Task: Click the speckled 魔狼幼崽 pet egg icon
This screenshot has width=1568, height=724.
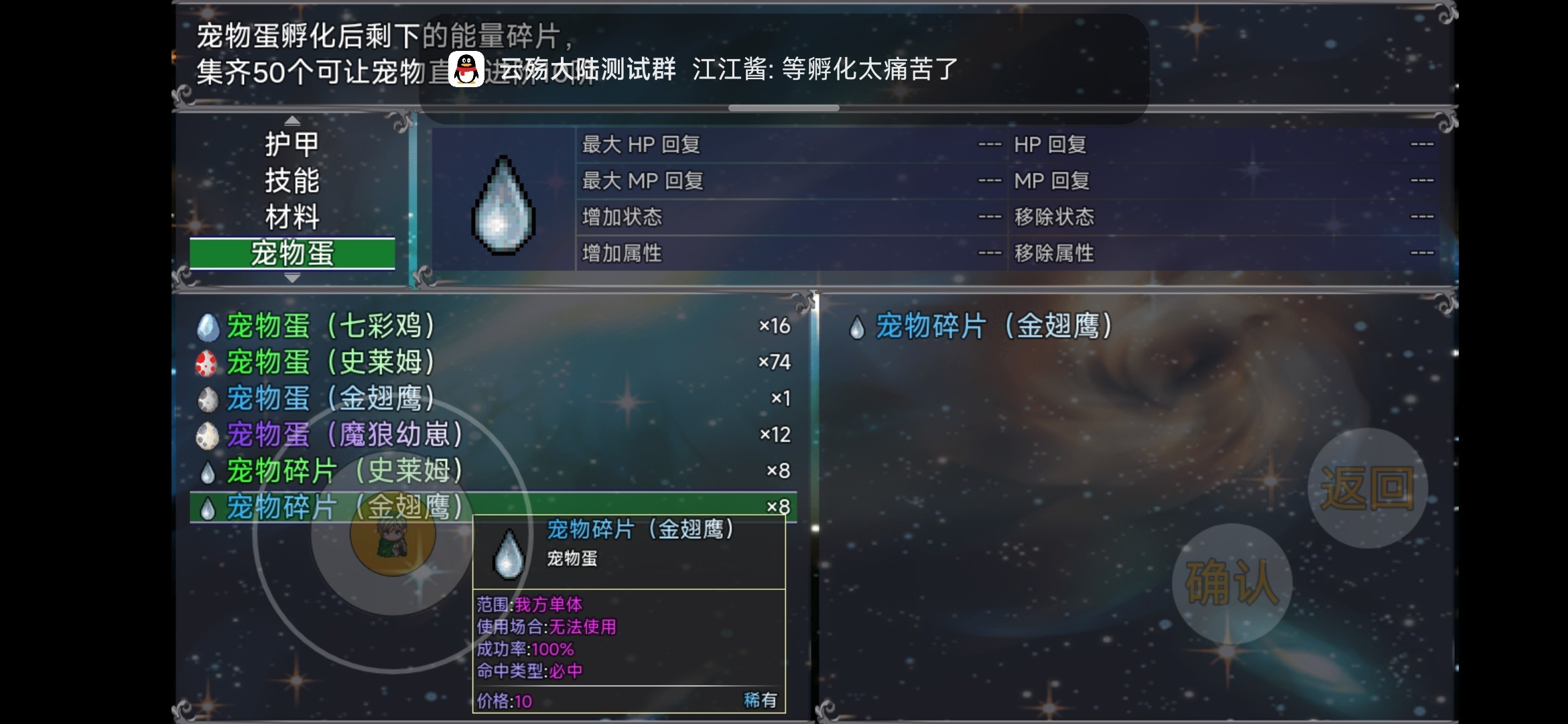Action: tap(209, 434)
